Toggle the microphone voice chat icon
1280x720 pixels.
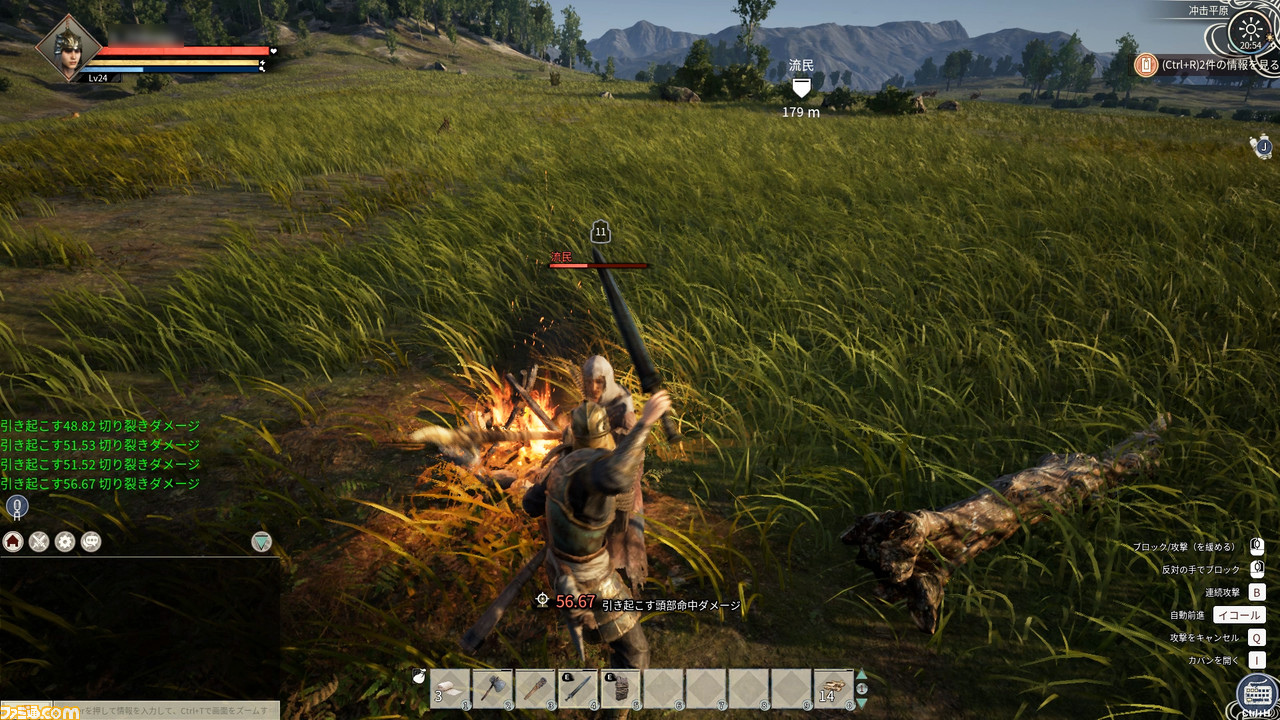[x=16, y=507]
